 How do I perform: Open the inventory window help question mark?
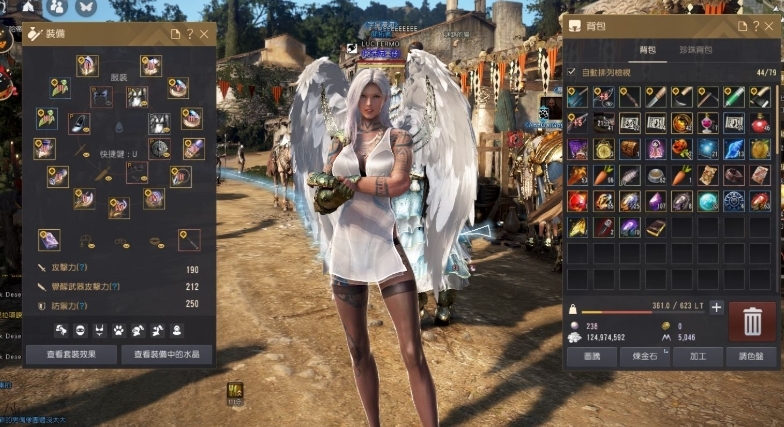tap(756, 26)
